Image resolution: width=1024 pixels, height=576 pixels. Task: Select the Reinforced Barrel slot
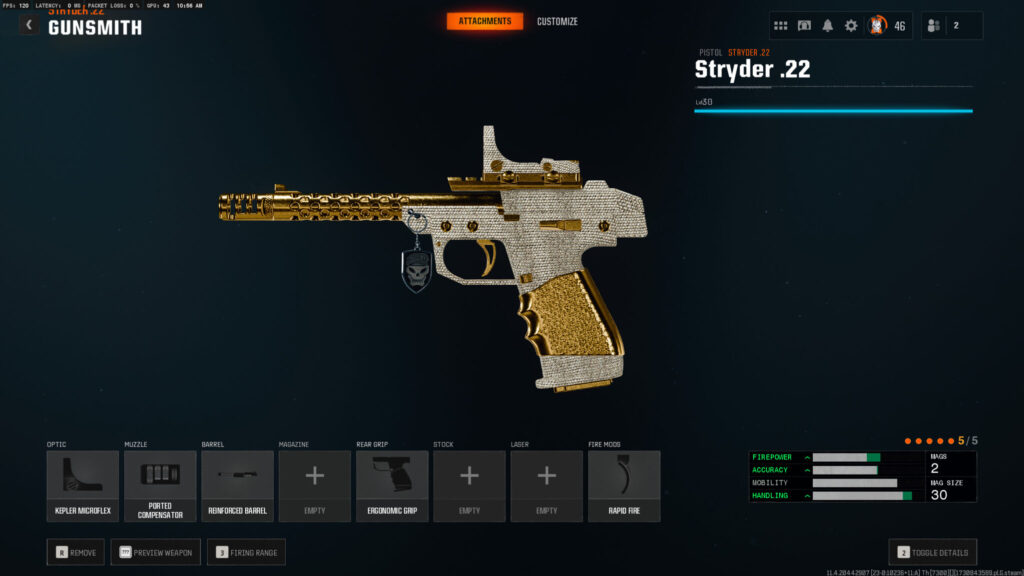tap(237, 486)
